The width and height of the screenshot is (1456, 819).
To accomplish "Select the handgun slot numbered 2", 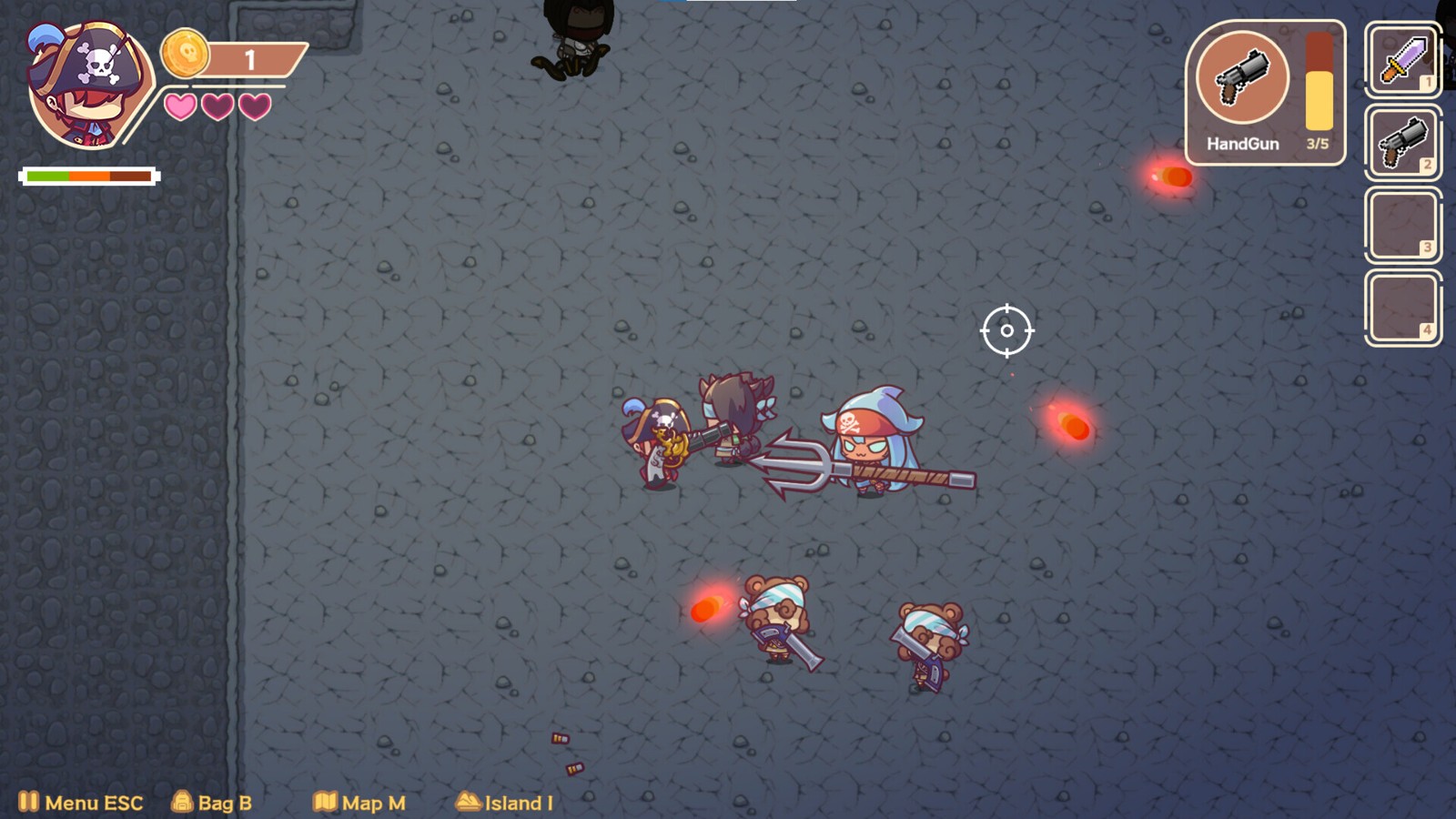I will pos(1402,143).
